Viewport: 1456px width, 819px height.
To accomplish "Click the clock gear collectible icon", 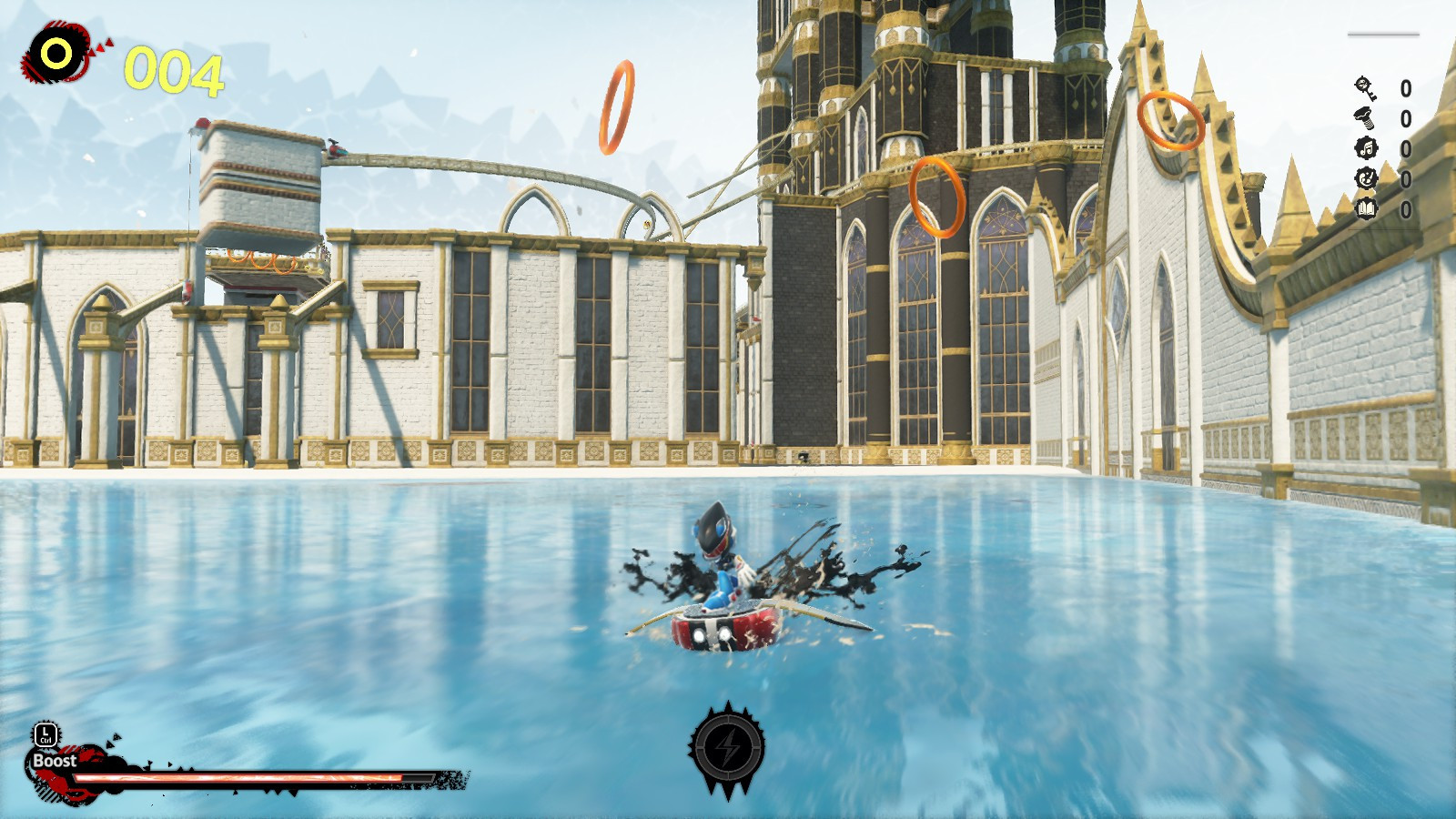I will (1366, 177).
